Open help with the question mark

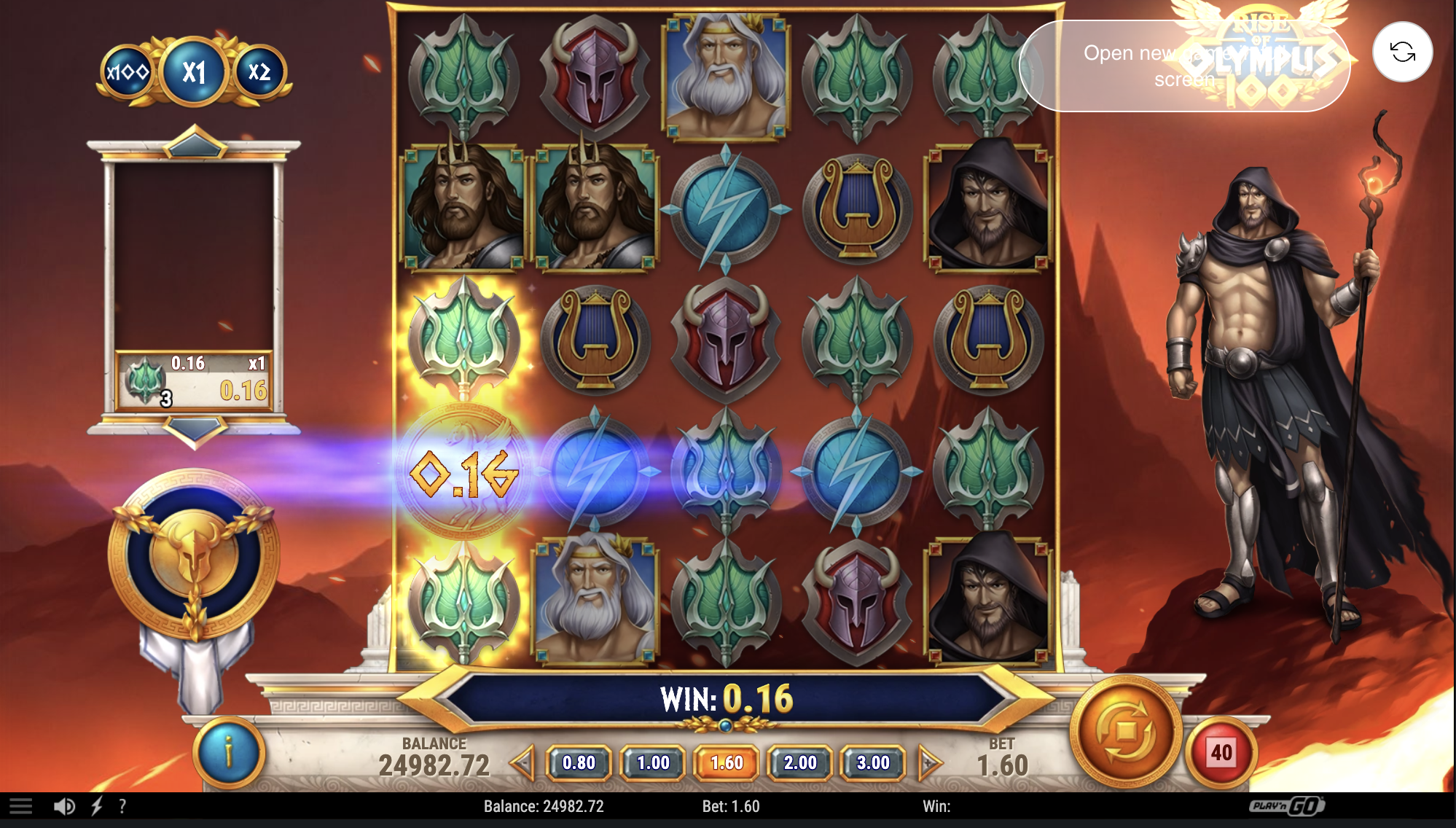(x=122, y=806)
